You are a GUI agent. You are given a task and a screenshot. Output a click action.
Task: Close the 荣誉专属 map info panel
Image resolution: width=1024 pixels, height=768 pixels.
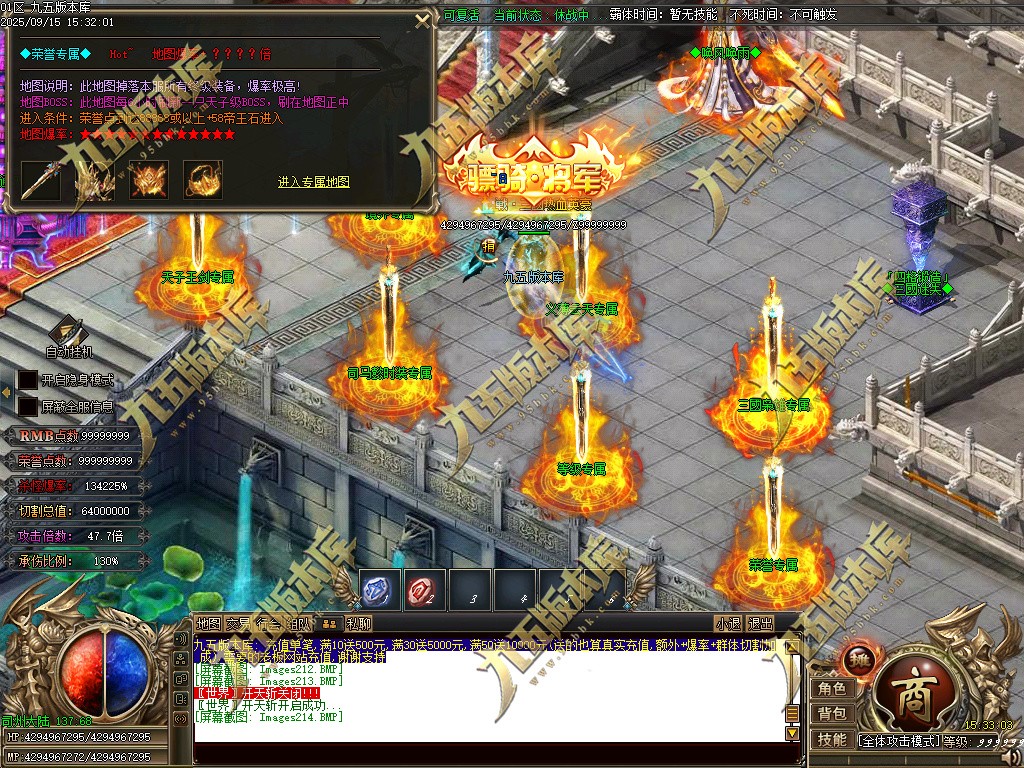(423, 21)
